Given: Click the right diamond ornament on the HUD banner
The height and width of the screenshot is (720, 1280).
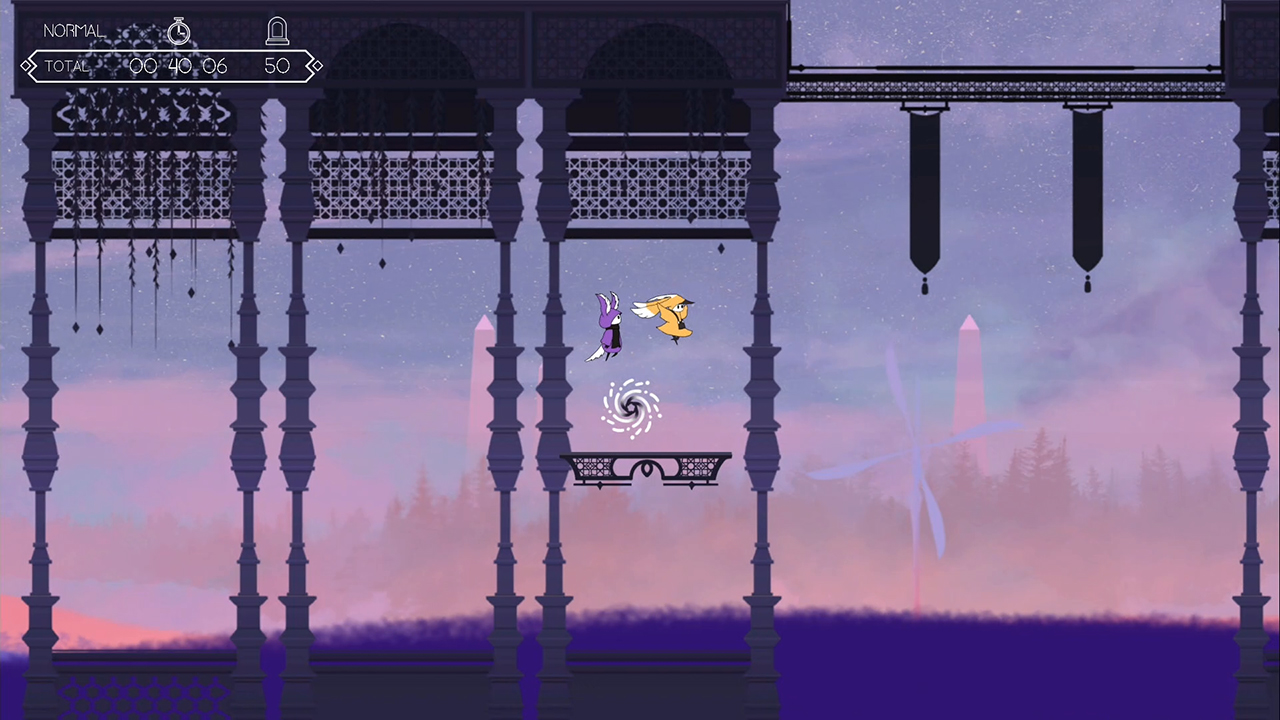Looking at the screenshot, I should click(315, 65).
